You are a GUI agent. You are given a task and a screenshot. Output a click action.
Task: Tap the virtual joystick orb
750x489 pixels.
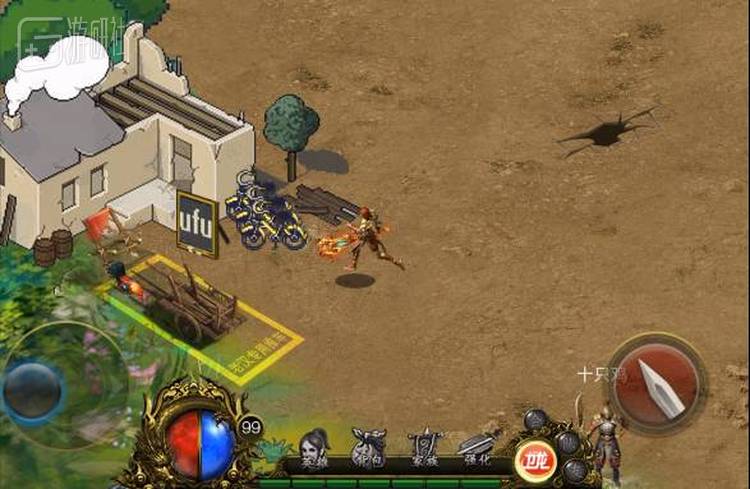(x=33, y=390)
